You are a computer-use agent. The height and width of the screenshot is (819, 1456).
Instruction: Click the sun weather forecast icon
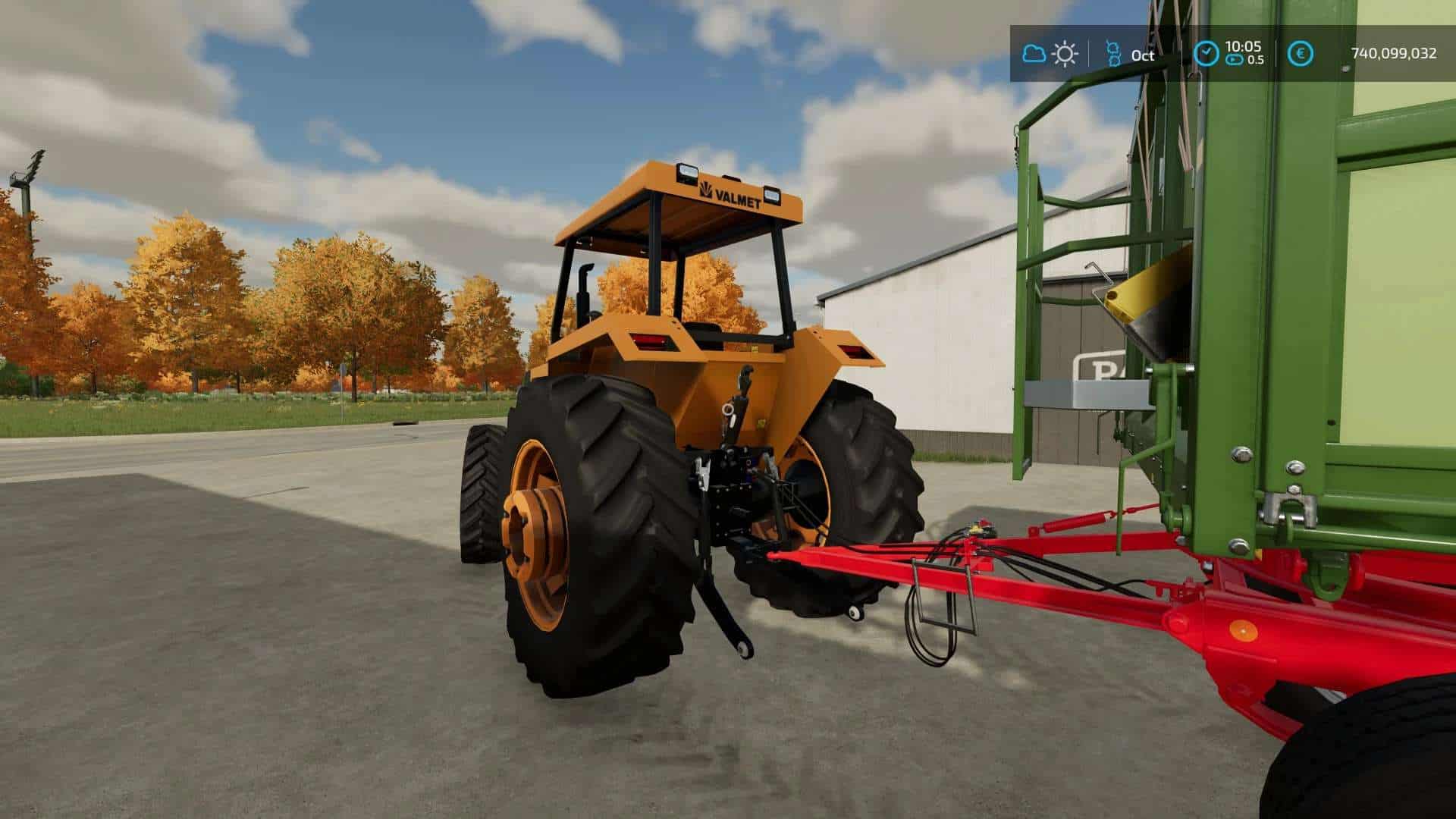point(1065,54)
